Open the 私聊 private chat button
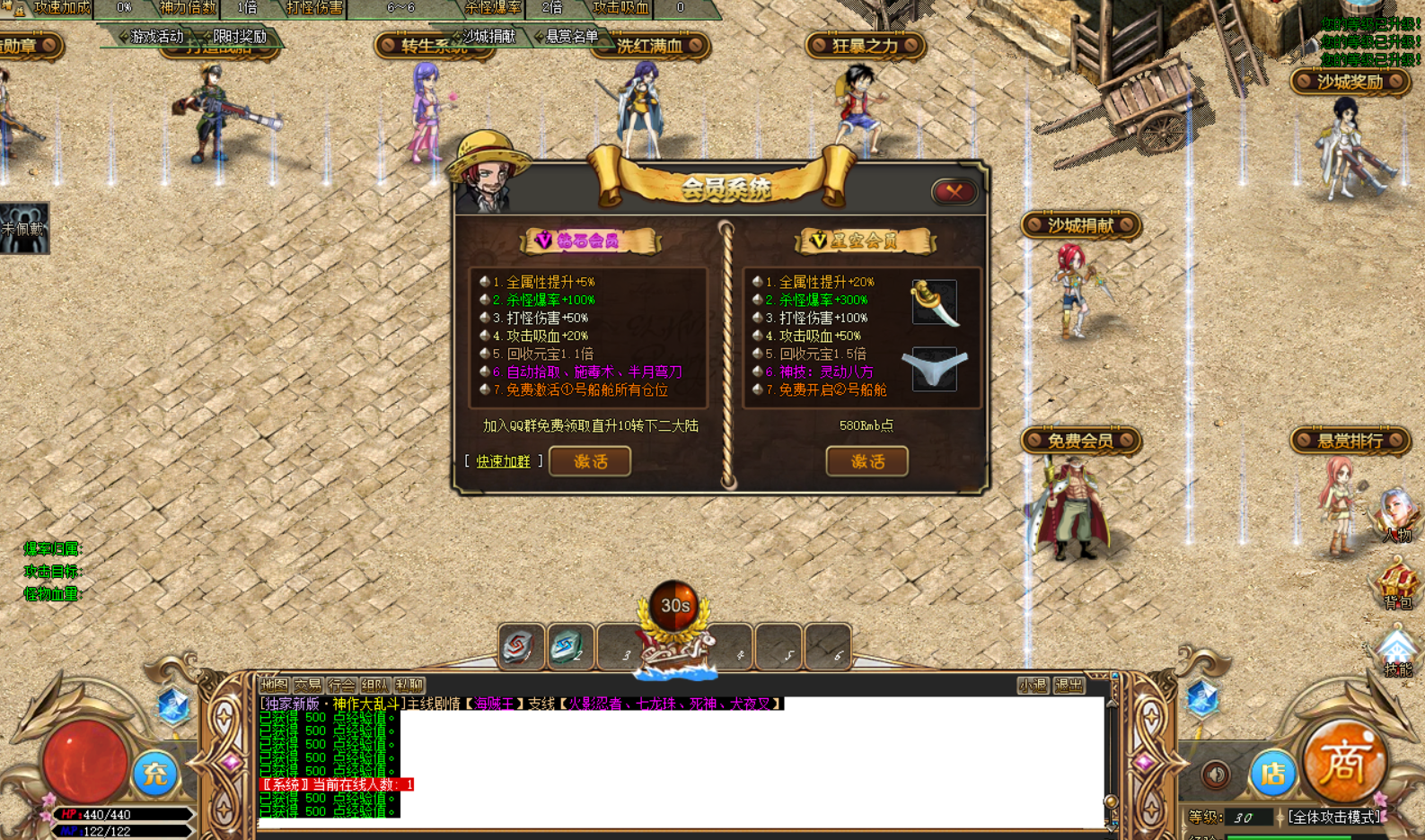The width and height of the screenshot is (1425, 840). (x=409, y=685)
